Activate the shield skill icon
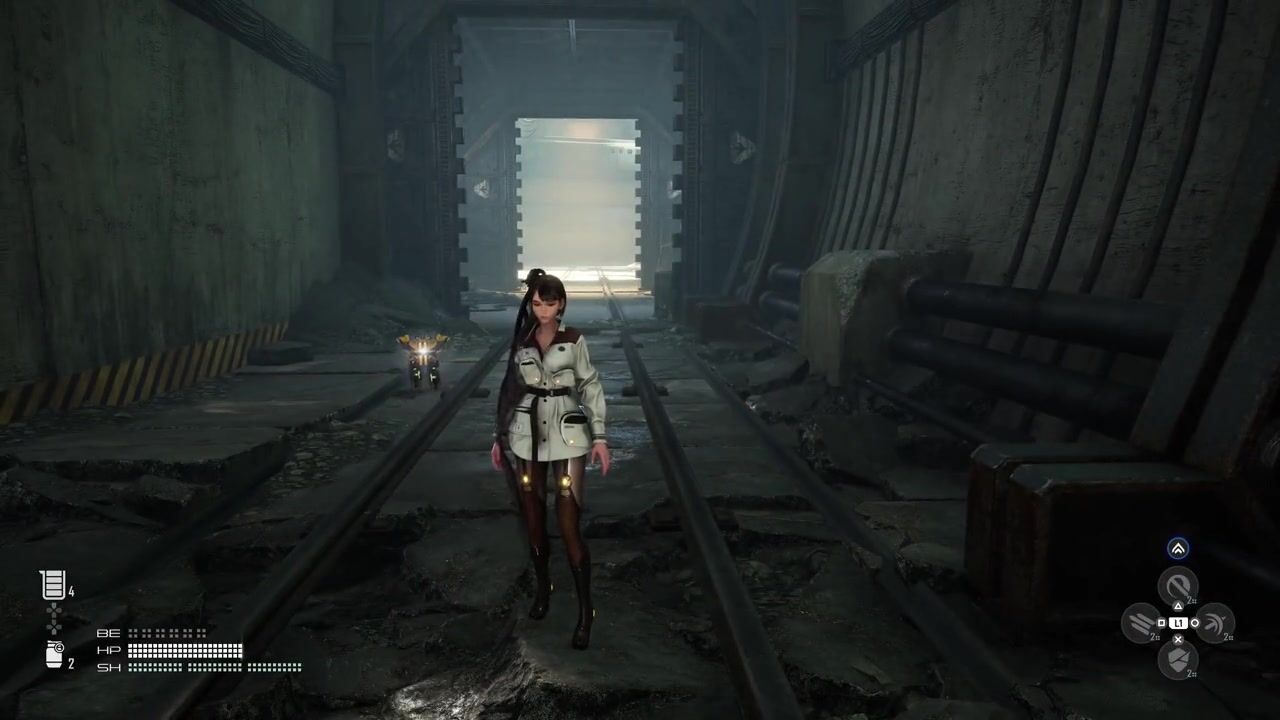Screen dimensions: 1280x720 (1177, 660)
